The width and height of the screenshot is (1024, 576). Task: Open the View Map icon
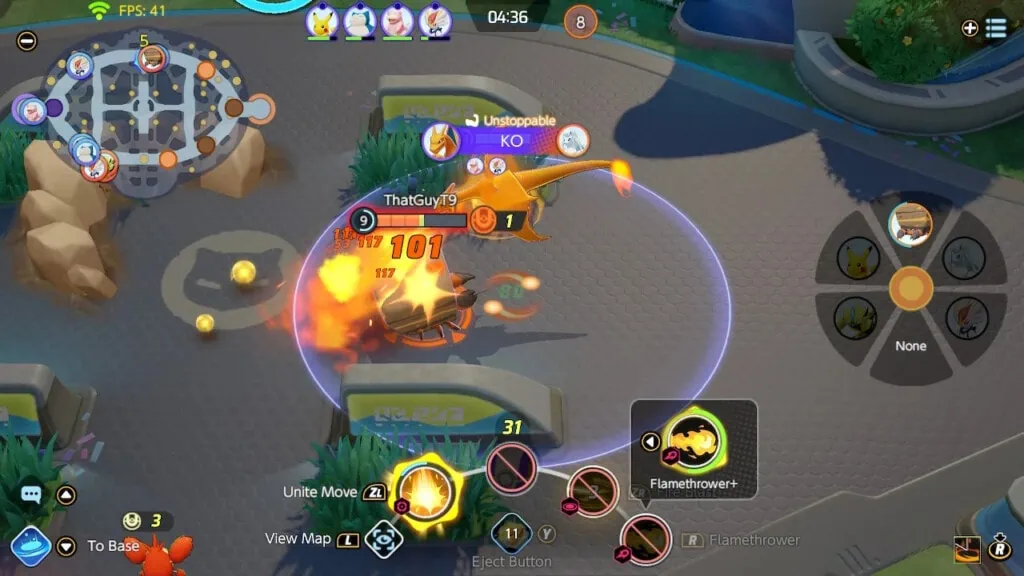382,538
